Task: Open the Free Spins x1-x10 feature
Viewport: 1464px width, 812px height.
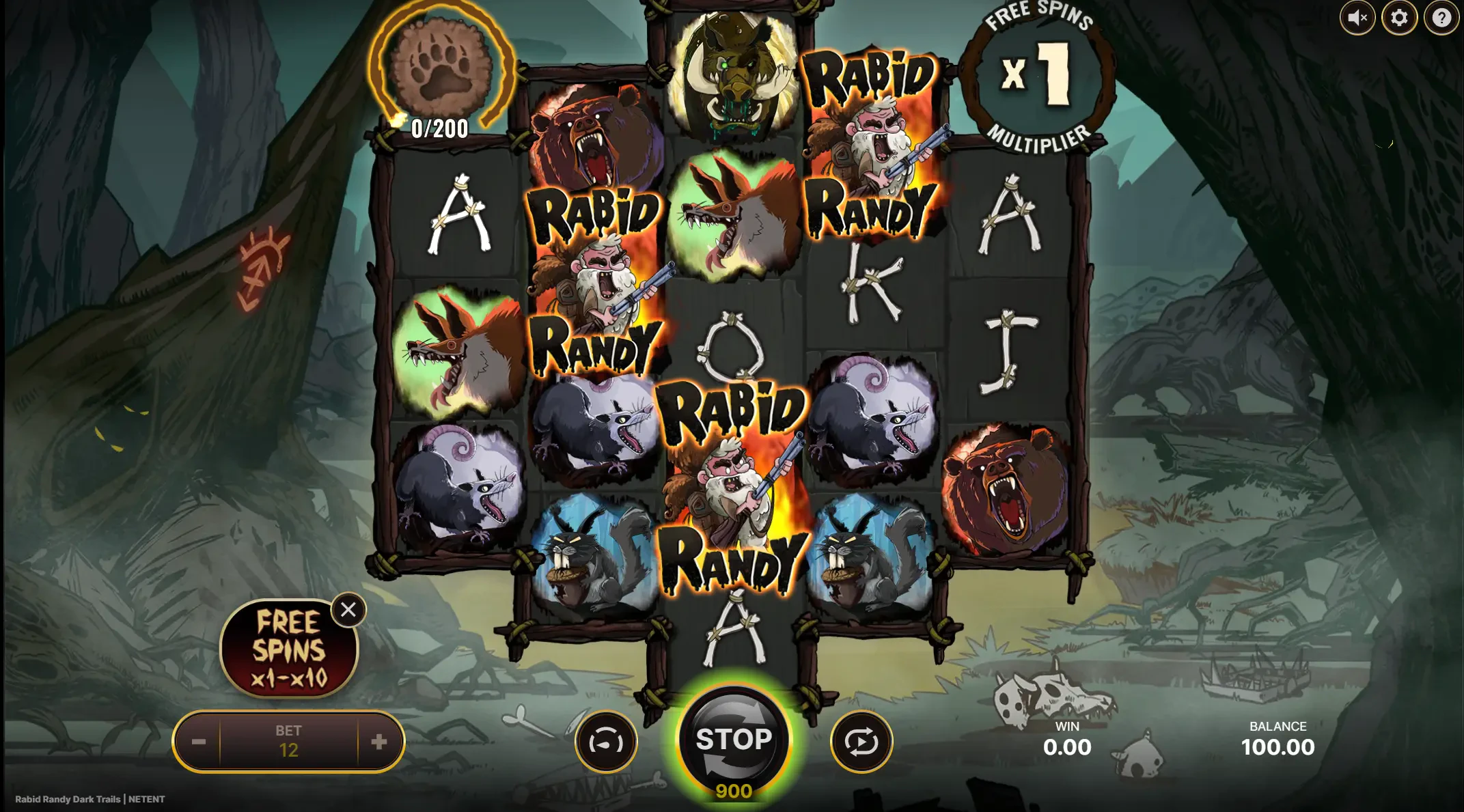Action: tap(288, 649)
